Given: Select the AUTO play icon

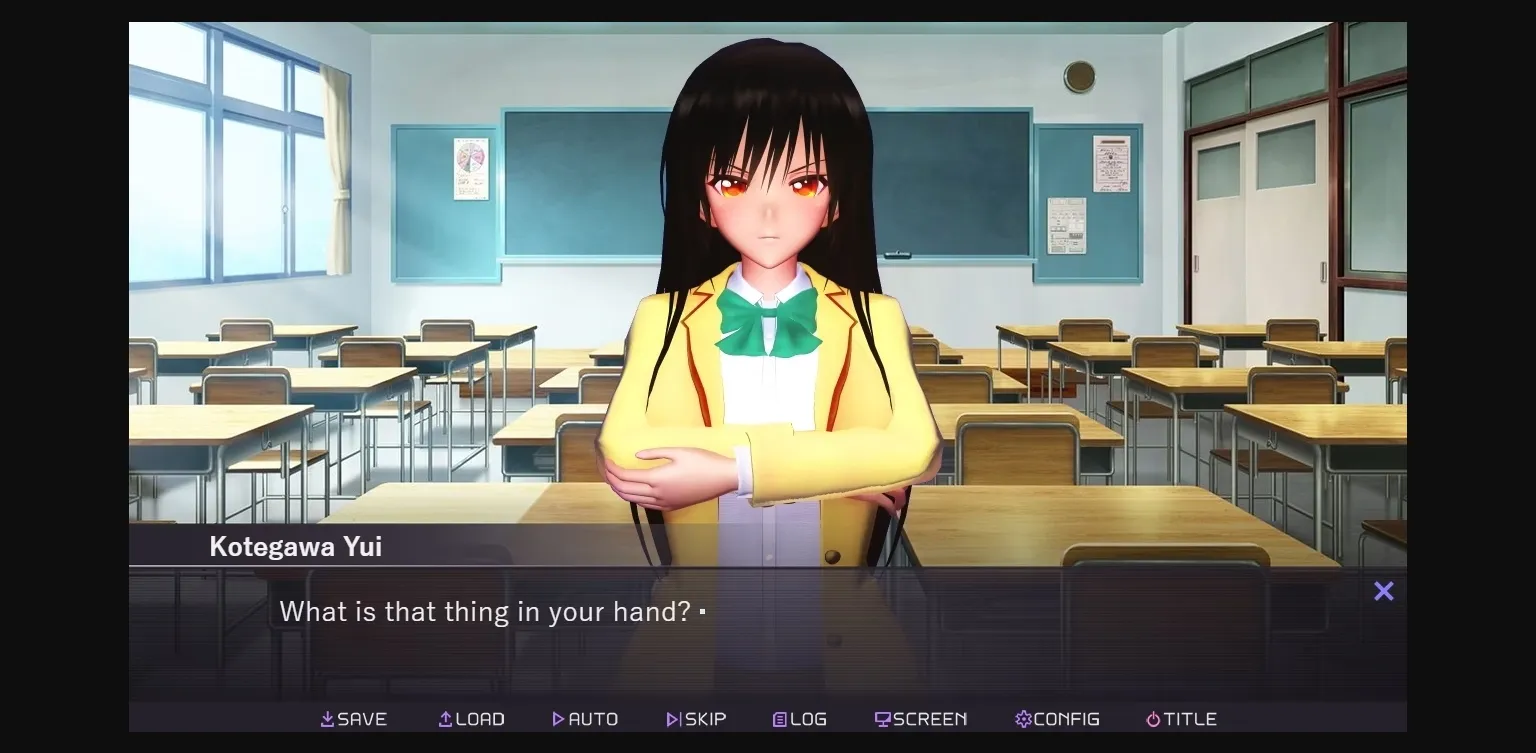Looking at the screenshot, I should pos(559,718).
